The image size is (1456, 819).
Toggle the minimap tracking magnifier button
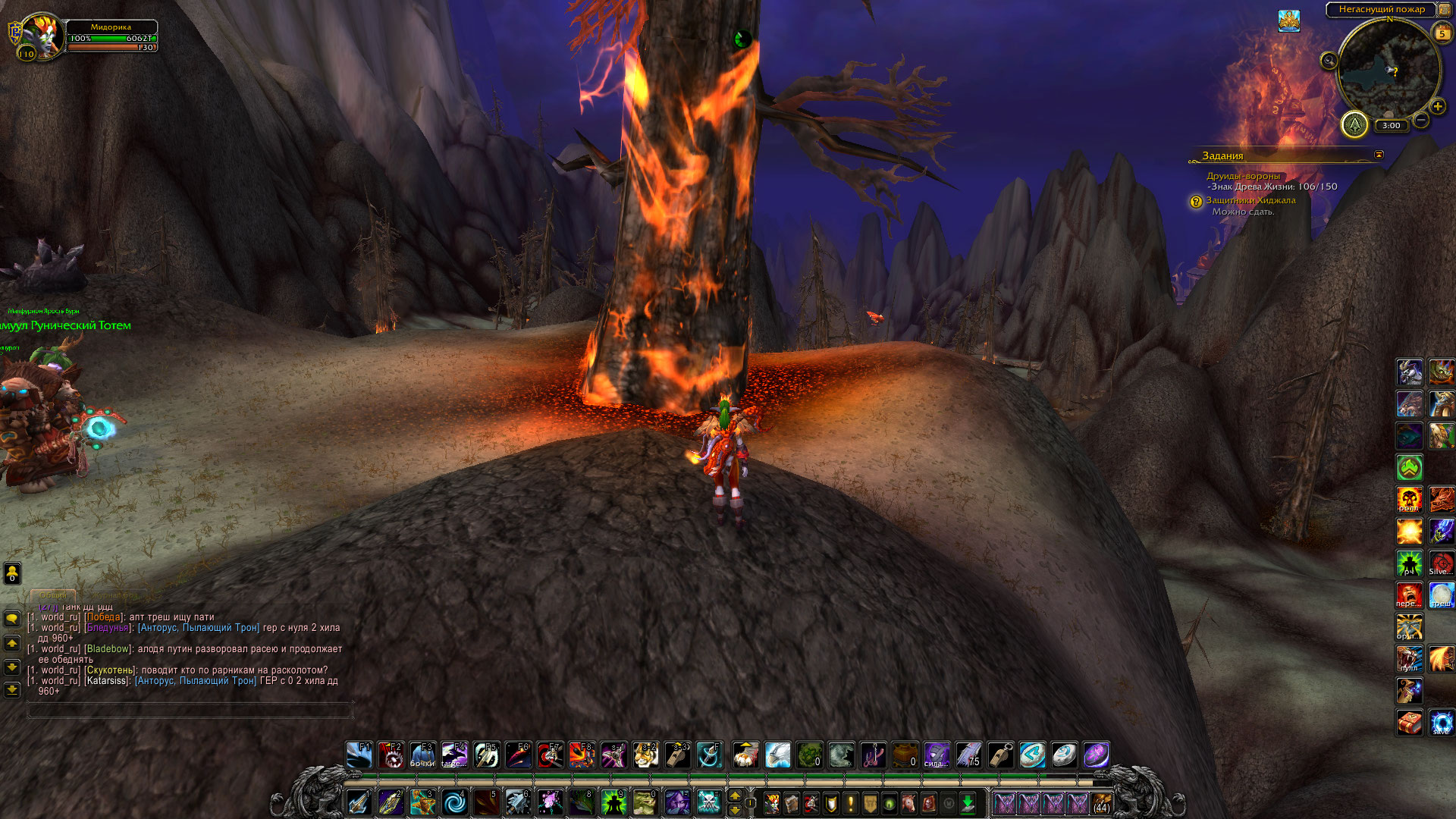click(x=1329, y=61)
